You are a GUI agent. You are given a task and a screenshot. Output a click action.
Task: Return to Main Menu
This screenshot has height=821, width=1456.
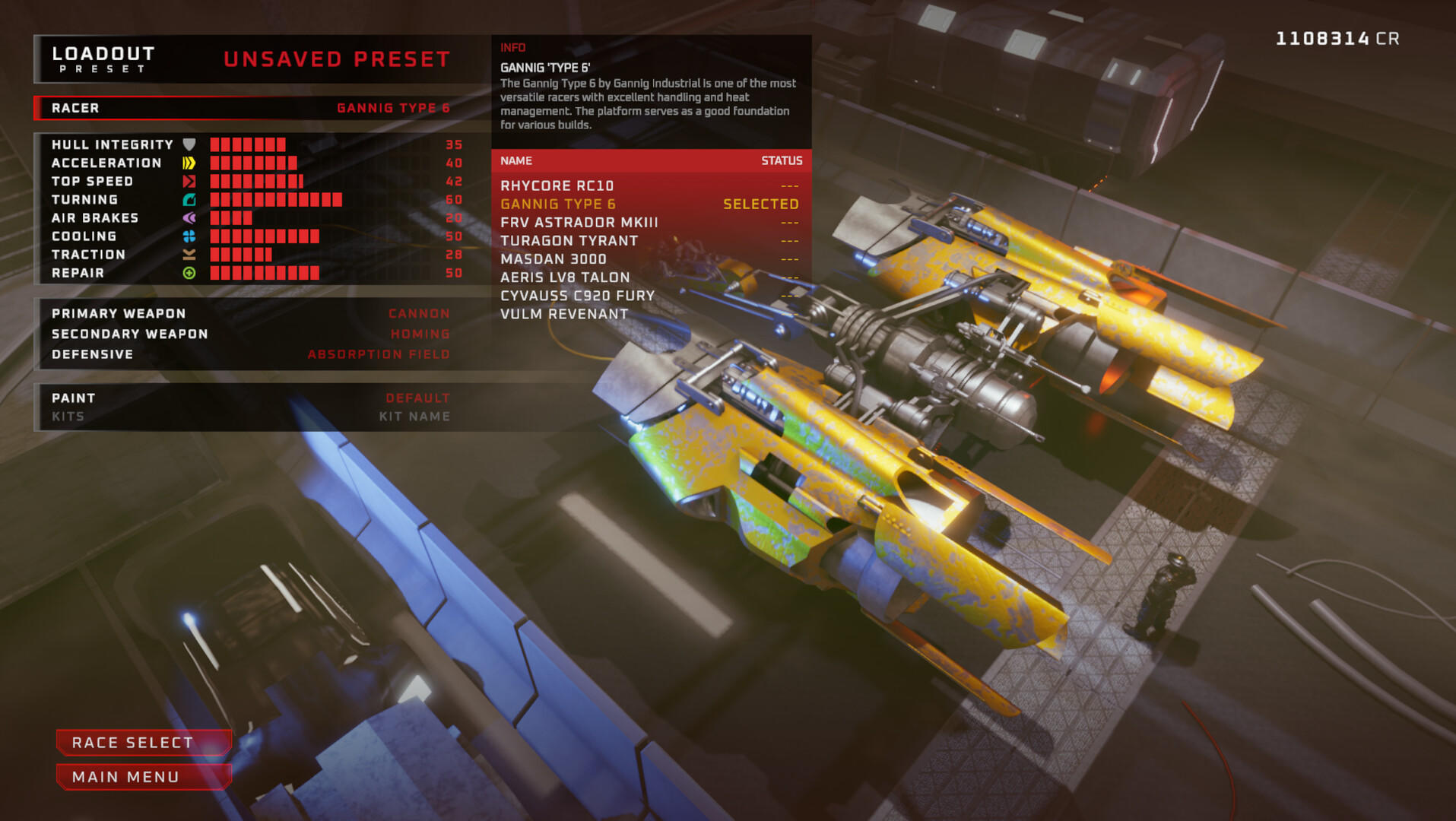pos(144,777)
